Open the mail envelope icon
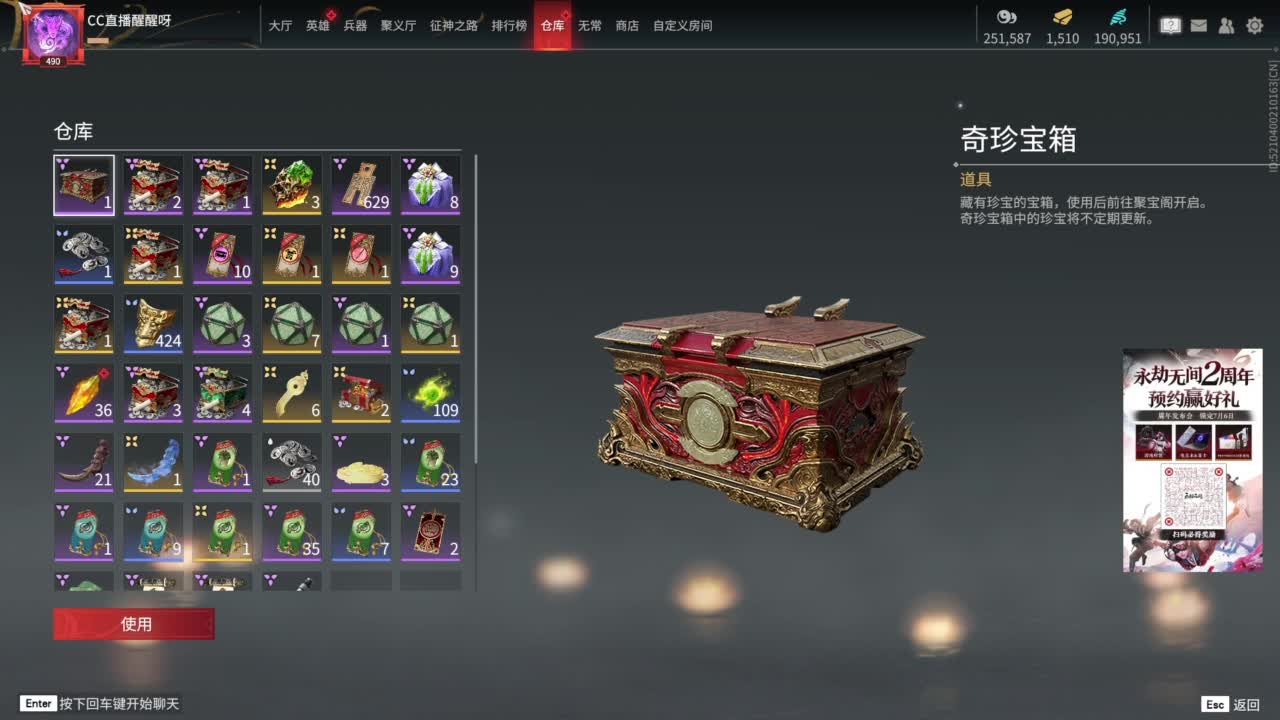The height and width of the screenshot is (720, 1280). click(1198, 25)
